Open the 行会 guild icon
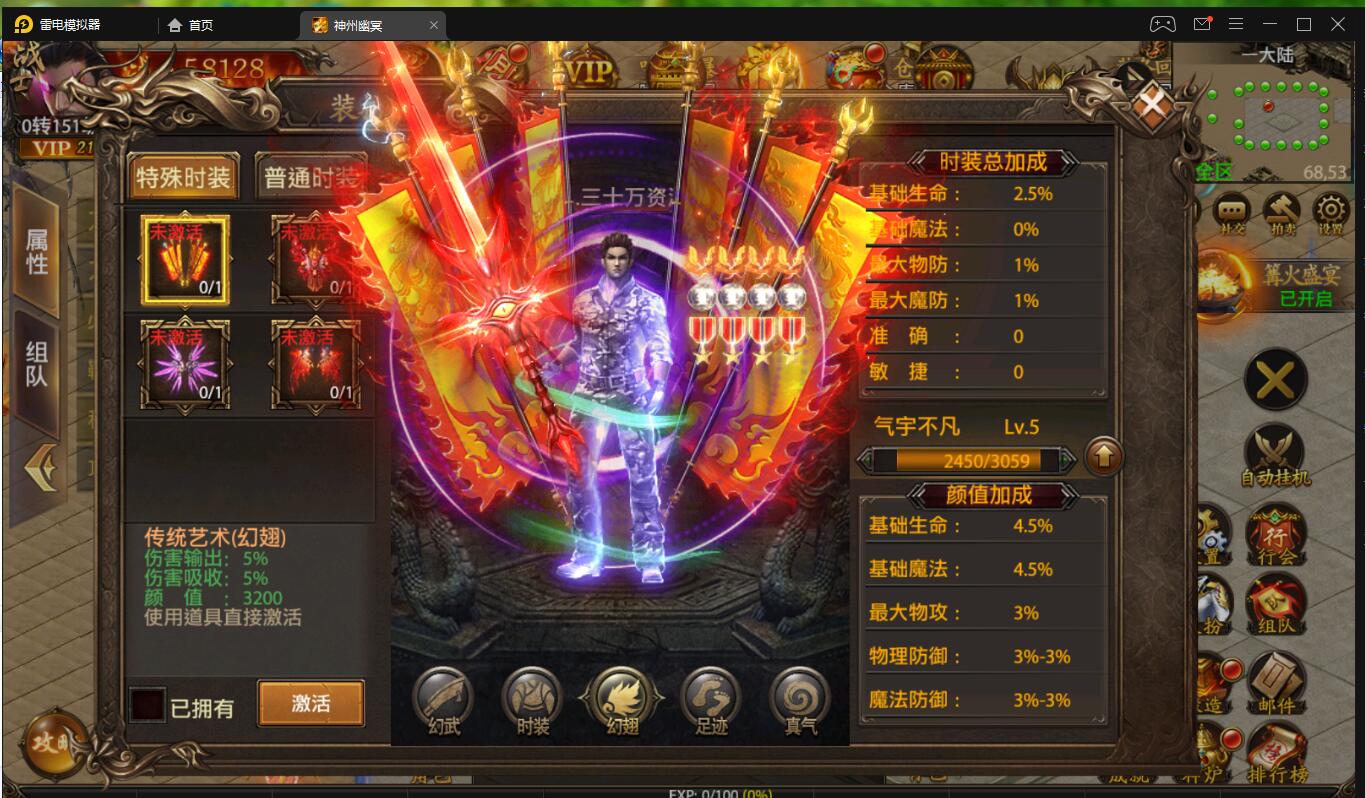Image resolution: width=1365 pixels, height=798 pixels. tap(1277, 538)
